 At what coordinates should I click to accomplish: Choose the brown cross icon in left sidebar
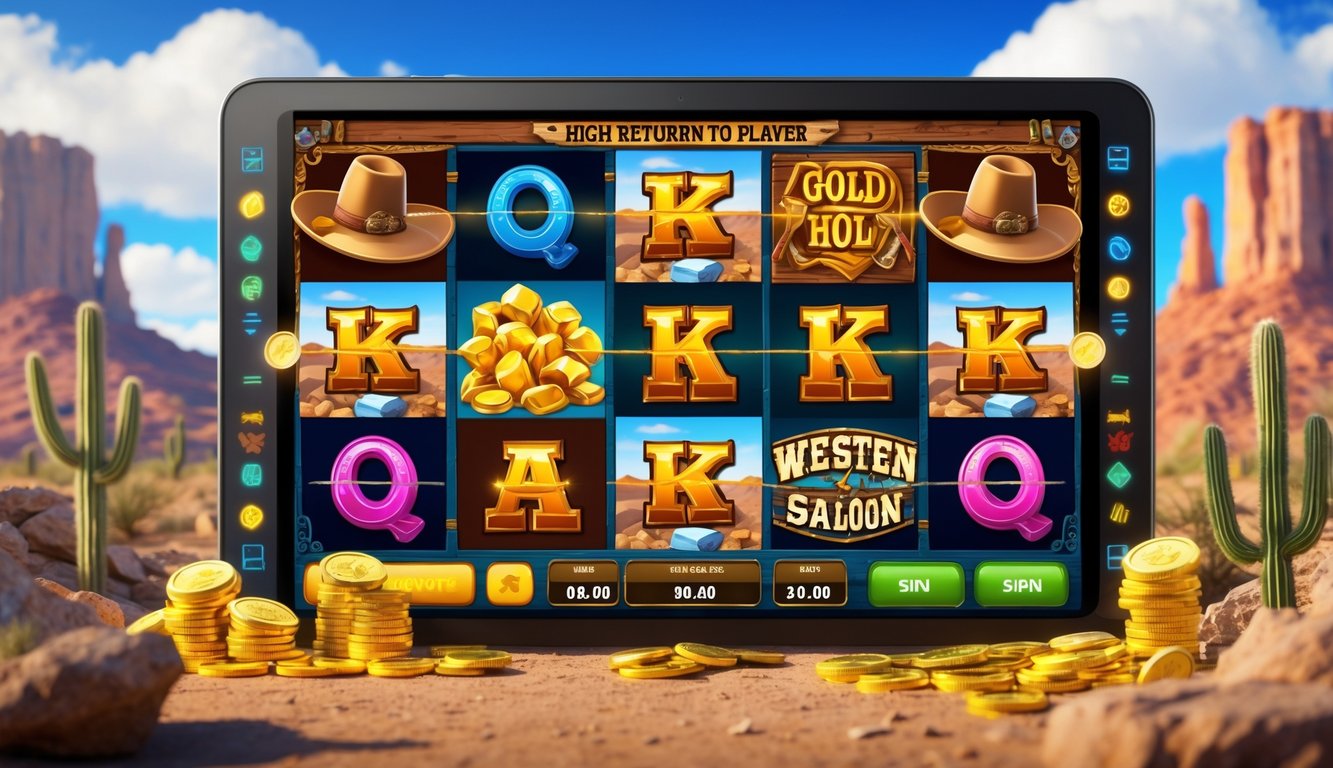(251, 441)
